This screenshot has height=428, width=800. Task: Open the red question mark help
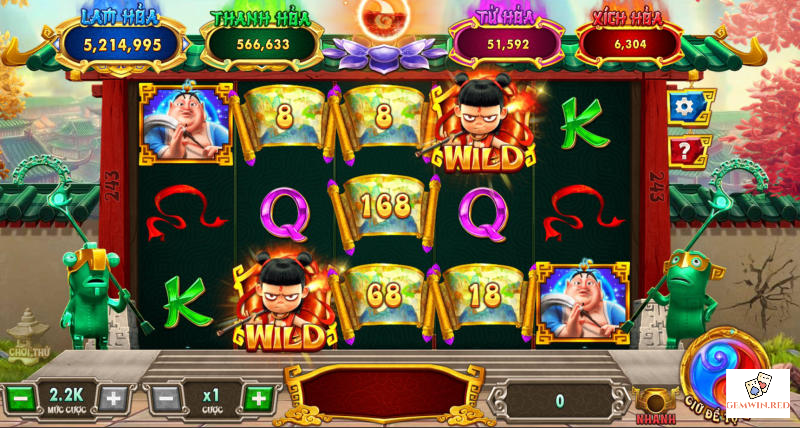tap(688, 150)
